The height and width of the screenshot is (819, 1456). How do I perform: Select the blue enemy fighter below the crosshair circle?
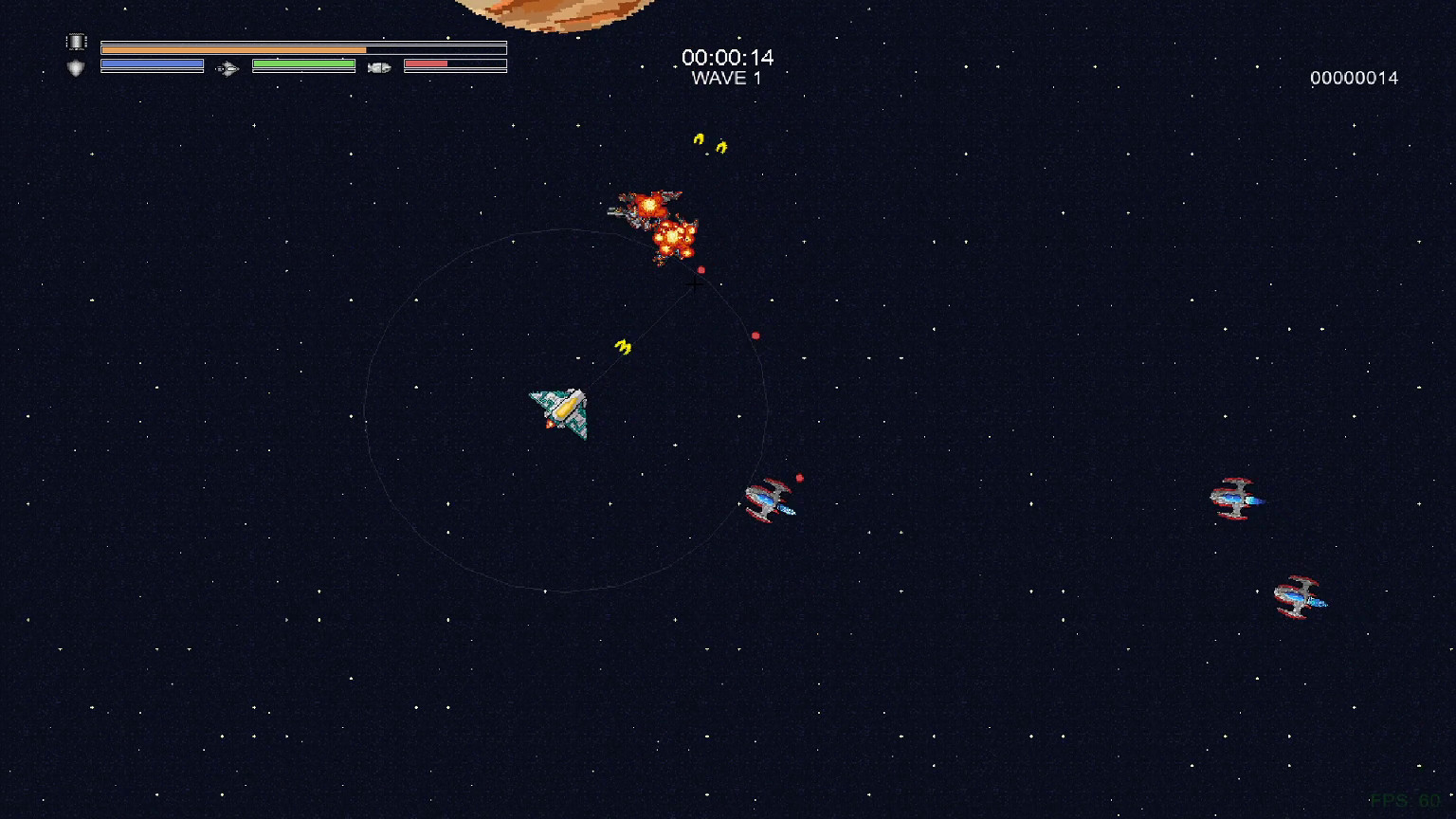770,500
